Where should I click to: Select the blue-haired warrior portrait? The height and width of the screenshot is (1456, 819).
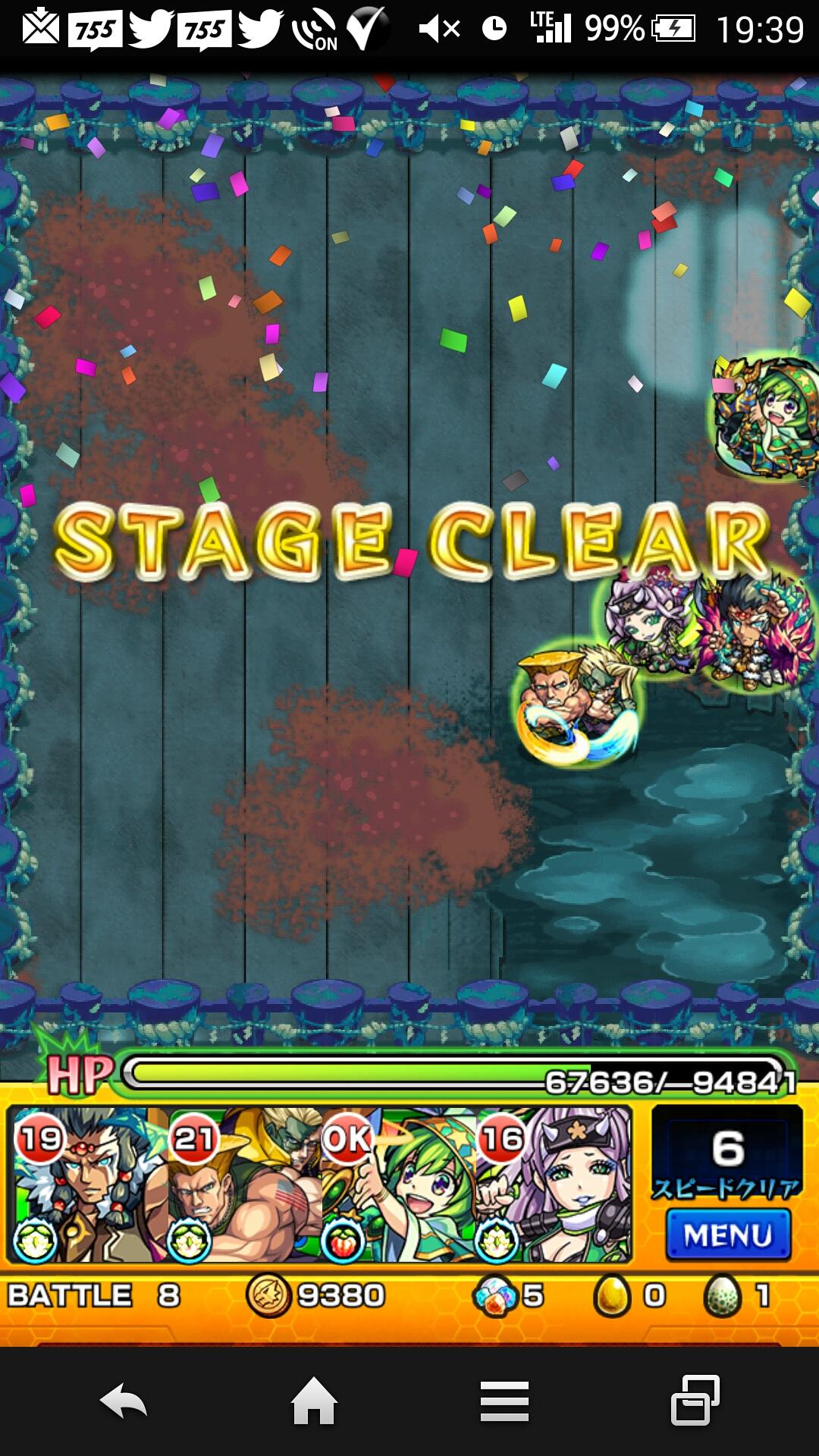coord(89,1185)
